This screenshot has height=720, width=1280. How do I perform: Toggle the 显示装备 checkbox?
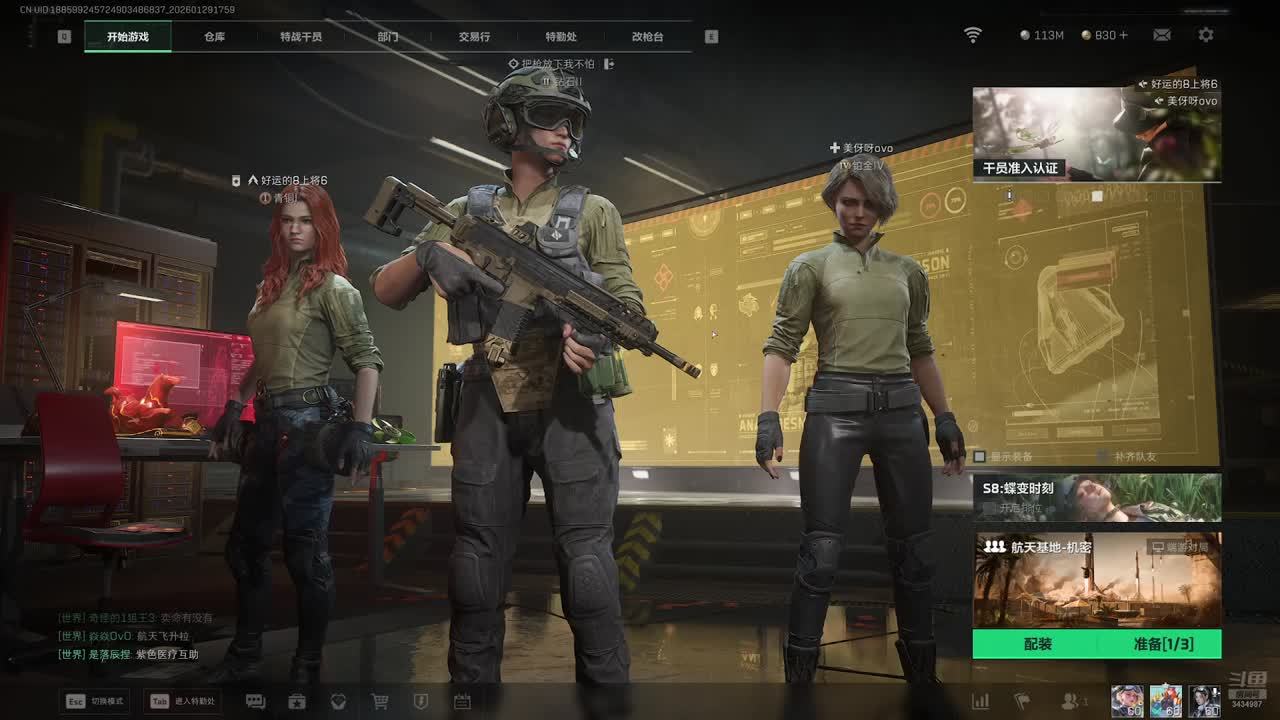pos(980,457)
